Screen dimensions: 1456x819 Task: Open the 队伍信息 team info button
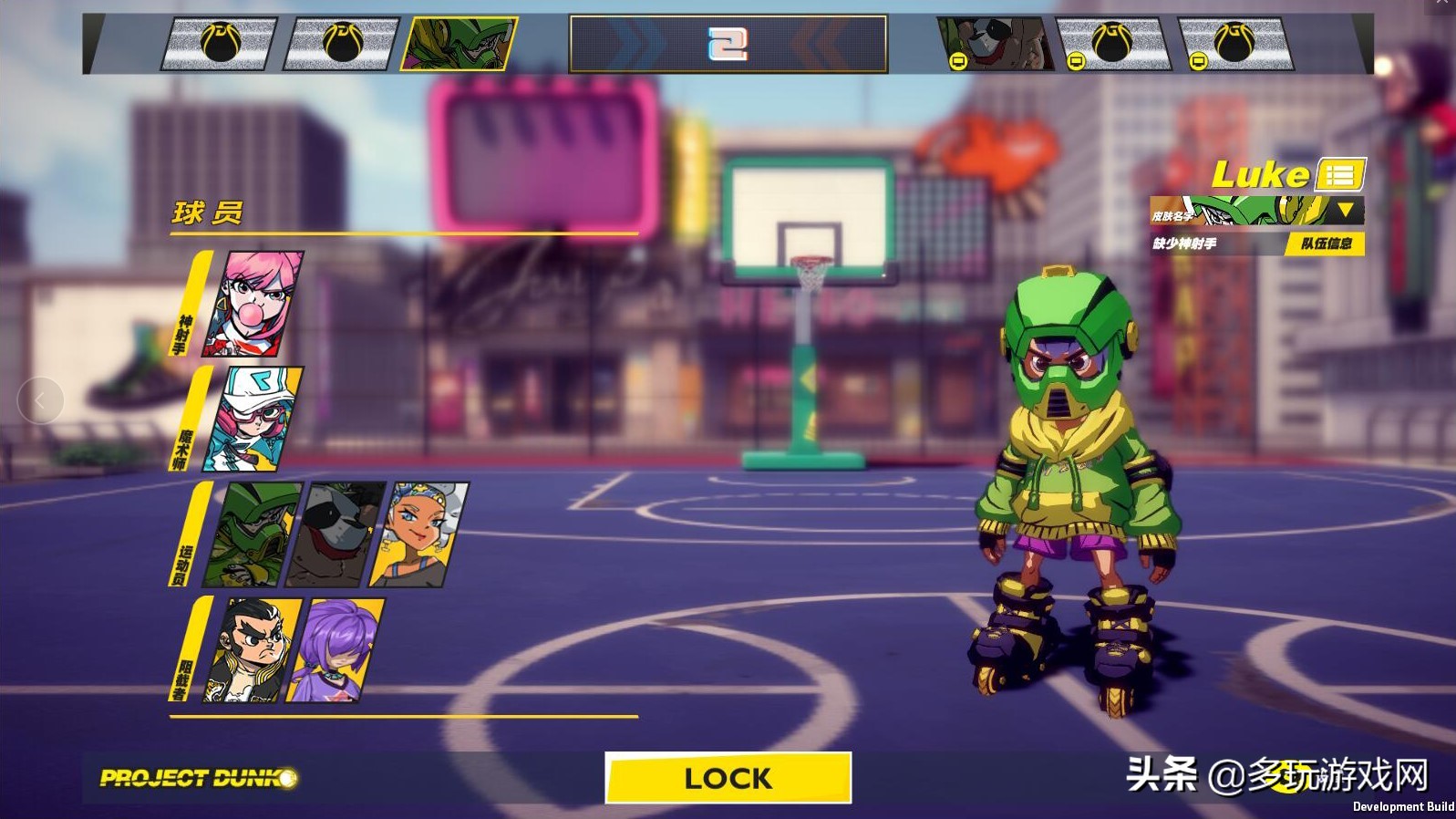1326,244
